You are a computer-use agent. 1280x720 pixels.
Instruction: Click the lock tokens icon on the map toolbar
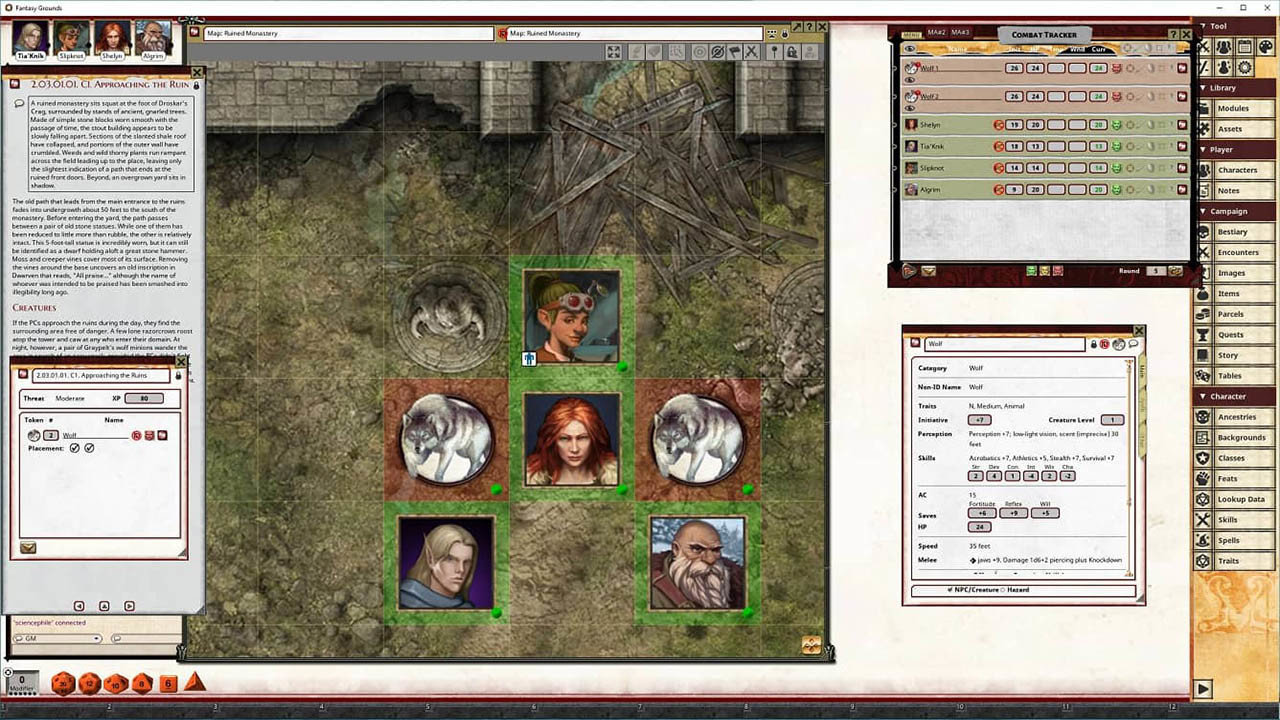pyautogui.click(x=791, y=51)
